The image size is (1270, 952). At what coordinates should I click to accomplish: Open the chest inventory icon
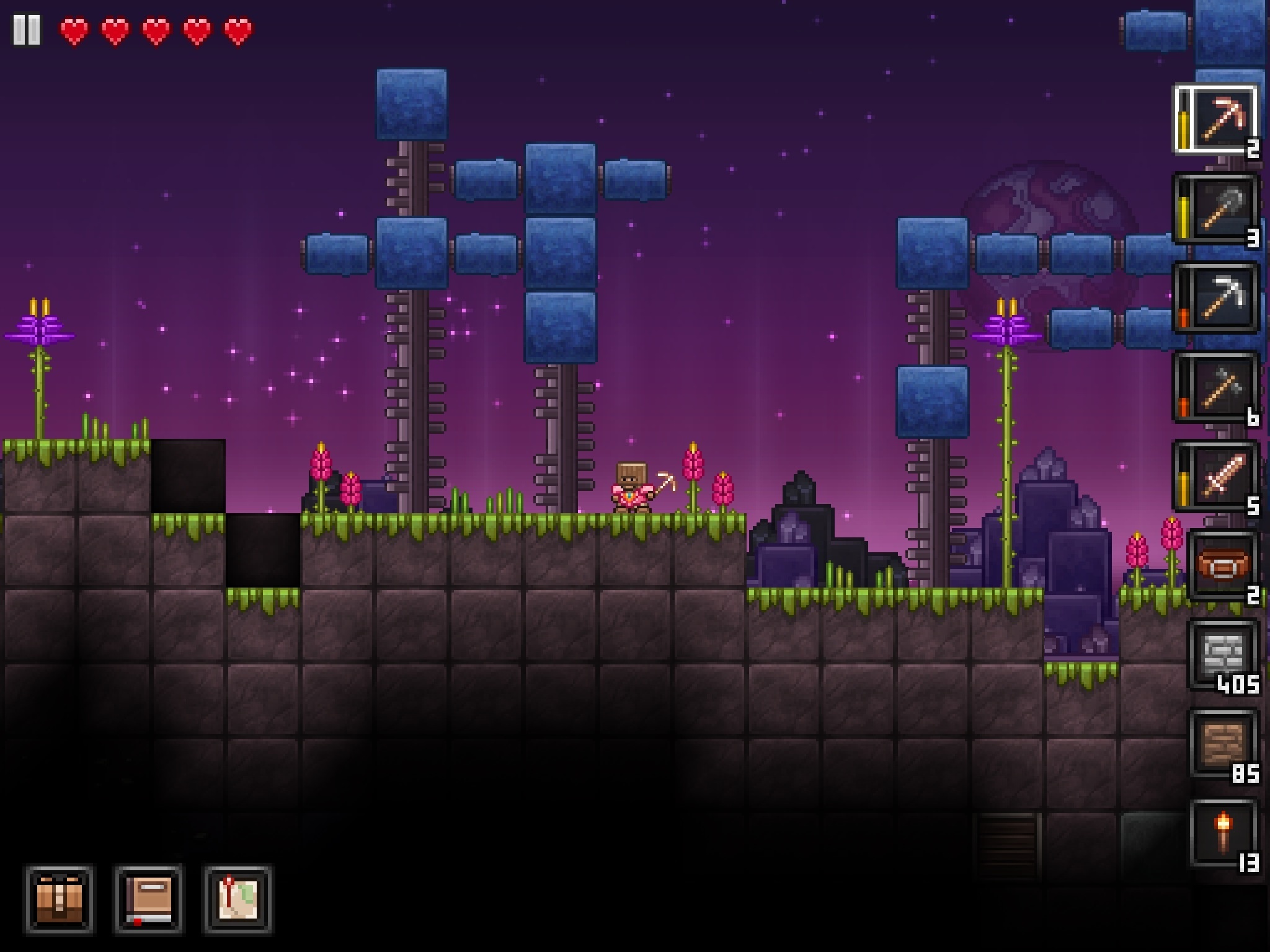(60, 899)
